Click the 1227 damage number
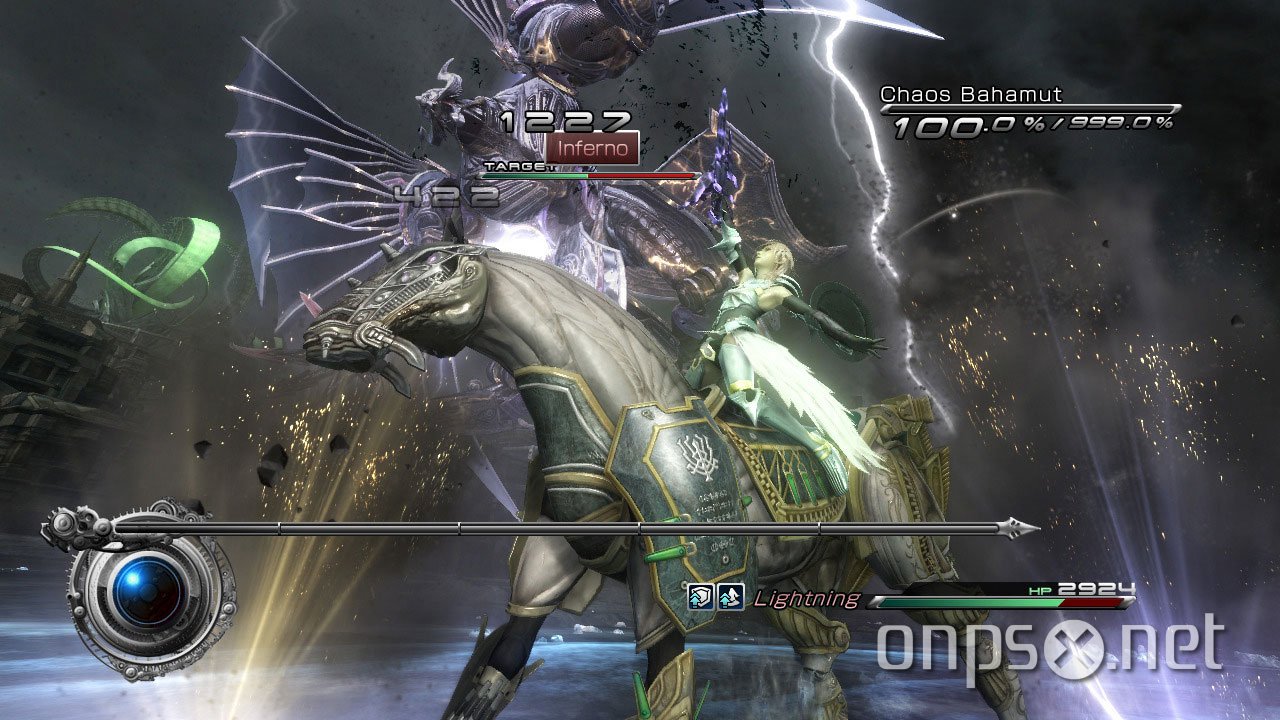The width and height of the screenshot is (1280, 720). point(567,120)
